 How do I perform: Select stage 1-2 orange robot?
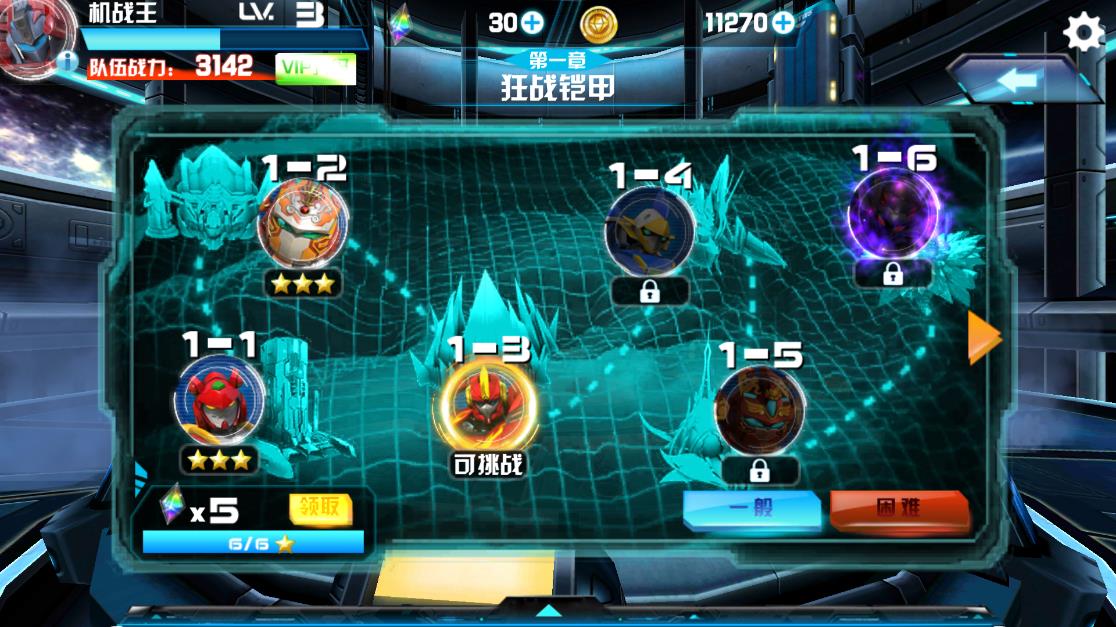coord(303,224)
